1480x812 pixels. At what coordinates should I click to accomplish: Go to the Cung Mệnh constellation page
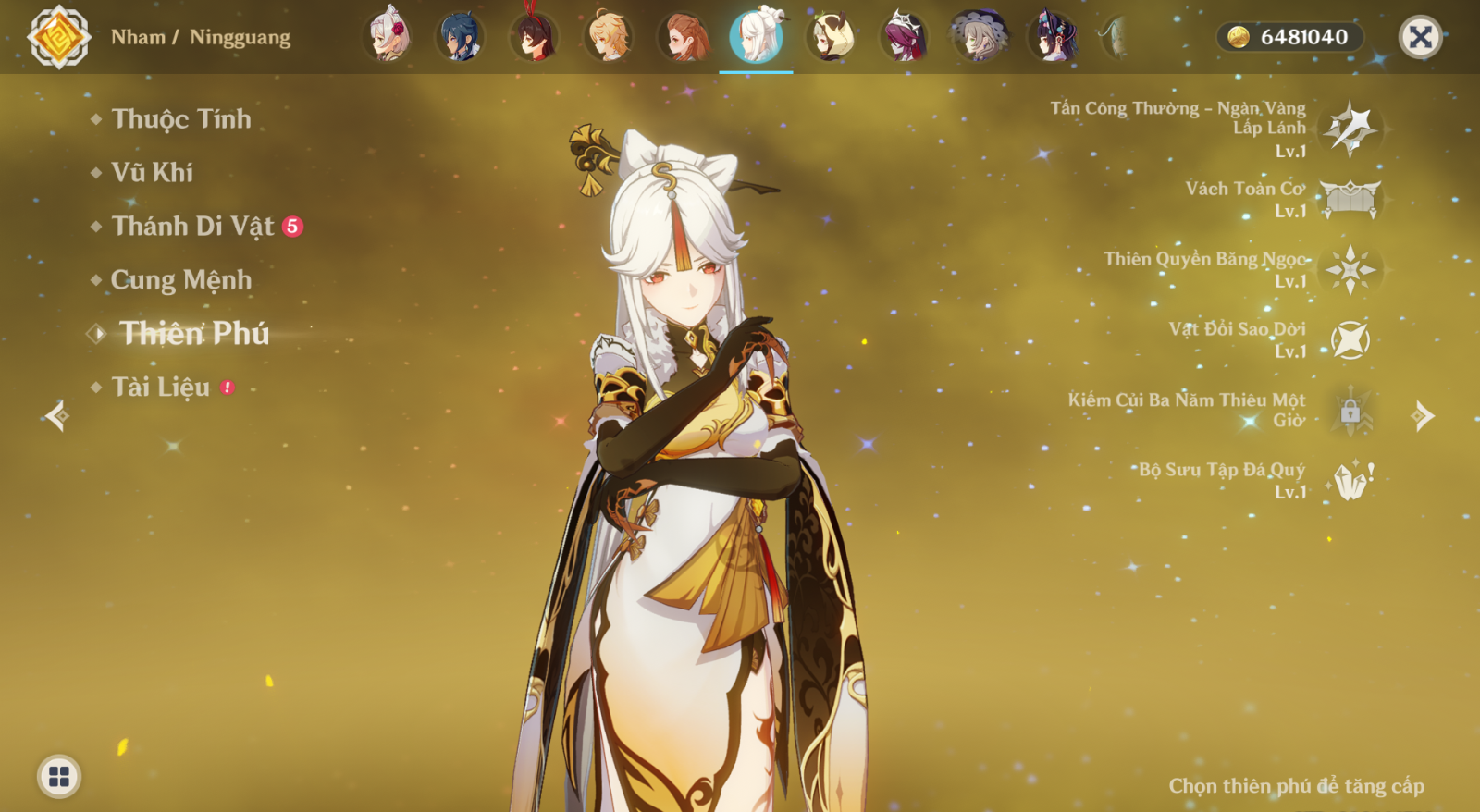180,280
